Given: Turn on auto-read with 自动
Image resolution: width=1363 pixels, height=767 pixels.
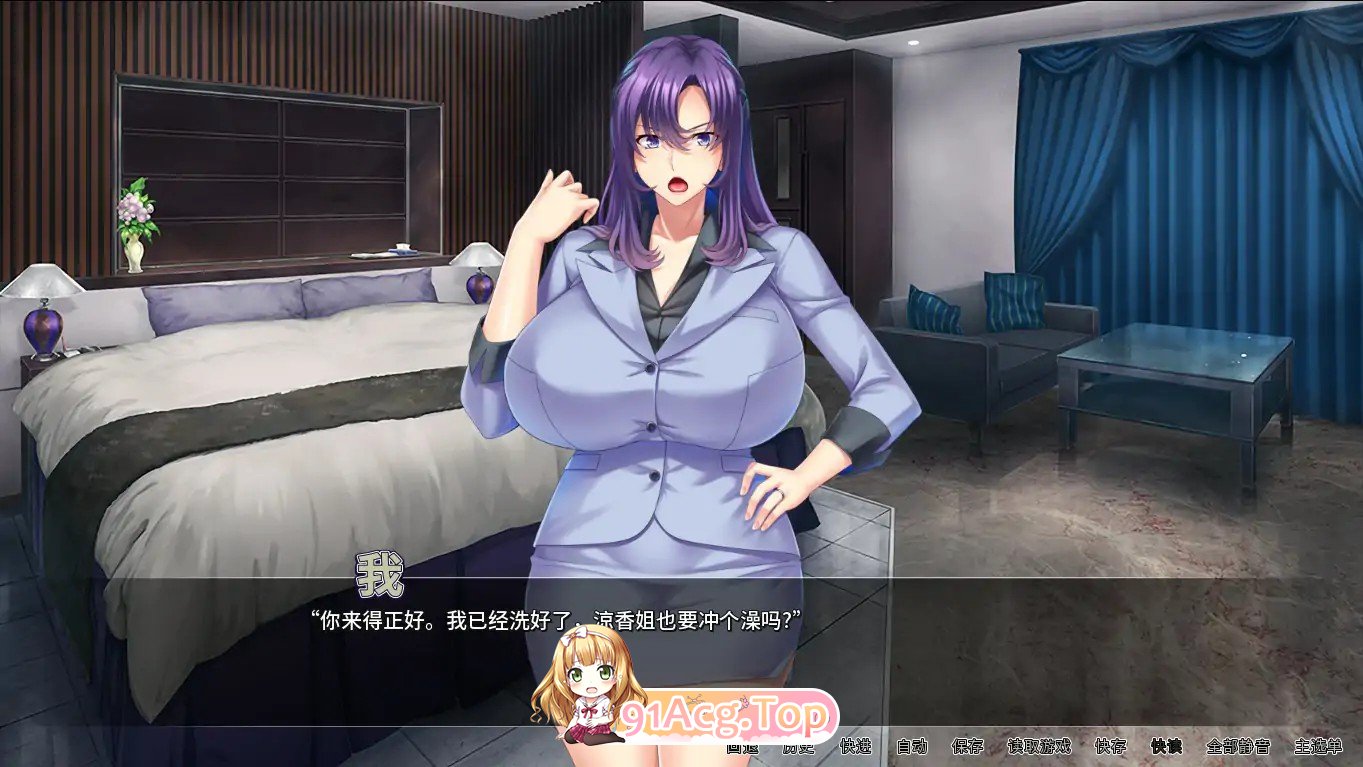Looking at the screenshot, I should [913, 749].
